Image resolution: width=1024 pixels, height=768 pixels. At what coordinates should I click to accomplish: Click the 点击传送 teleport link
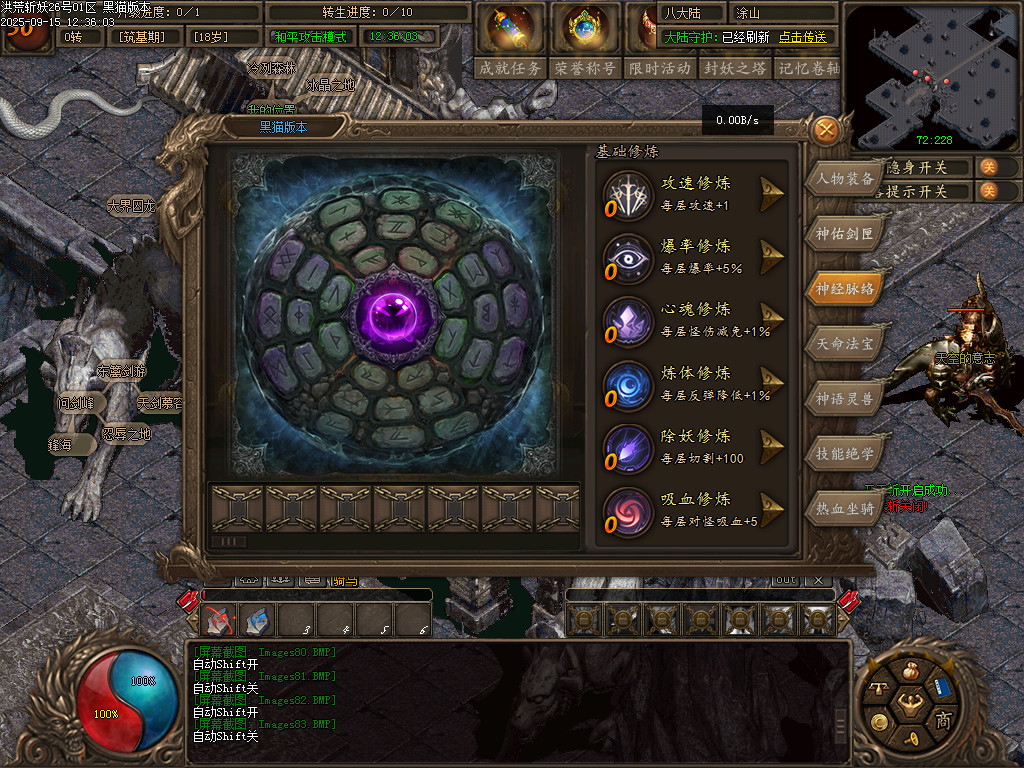pos(803,37)
